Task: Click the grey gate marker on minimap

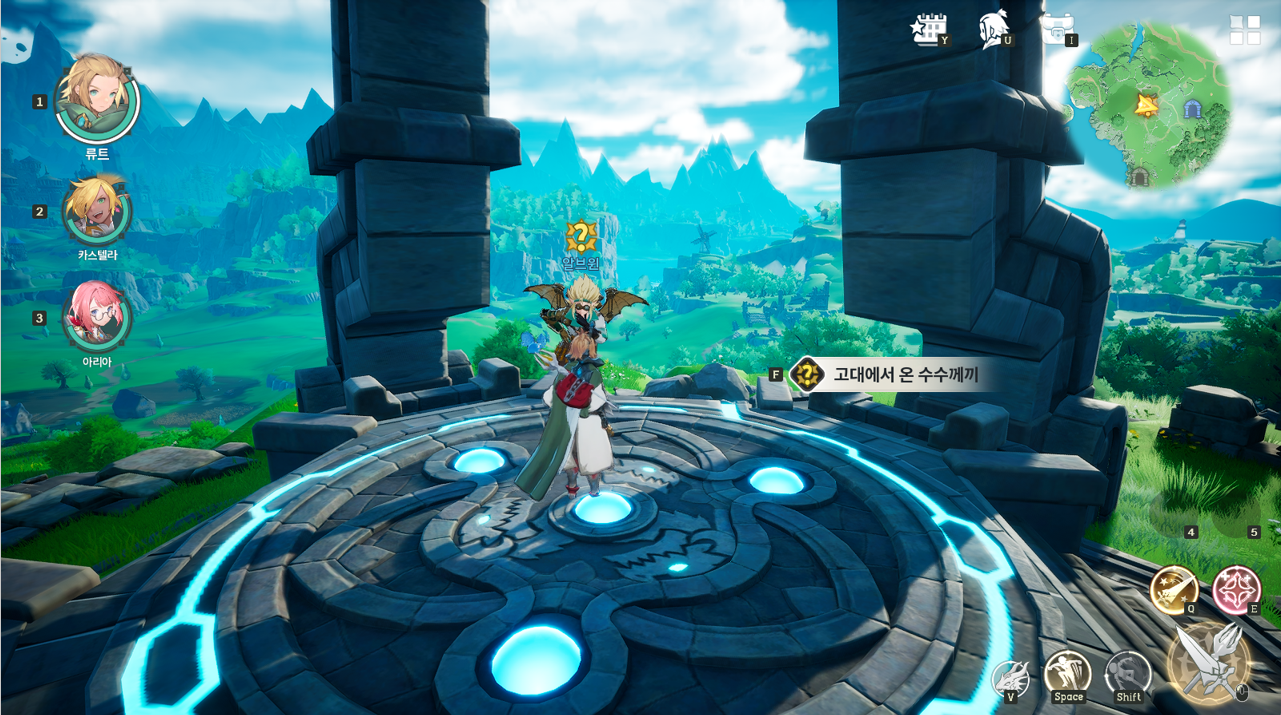Action: [x=1139, y=177]
